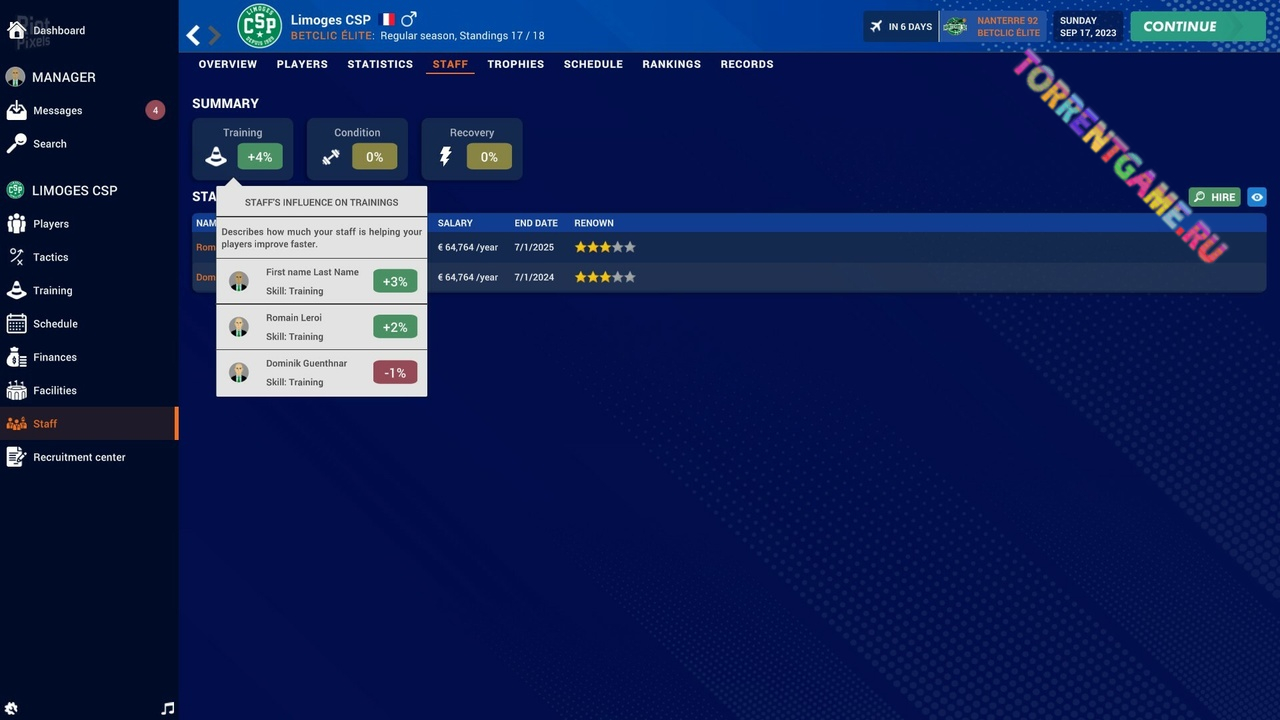The width and height of the screenshot is (1280, 720).
Task: Toggle the blue eye visibility button
Action: tap(1257, 197)
